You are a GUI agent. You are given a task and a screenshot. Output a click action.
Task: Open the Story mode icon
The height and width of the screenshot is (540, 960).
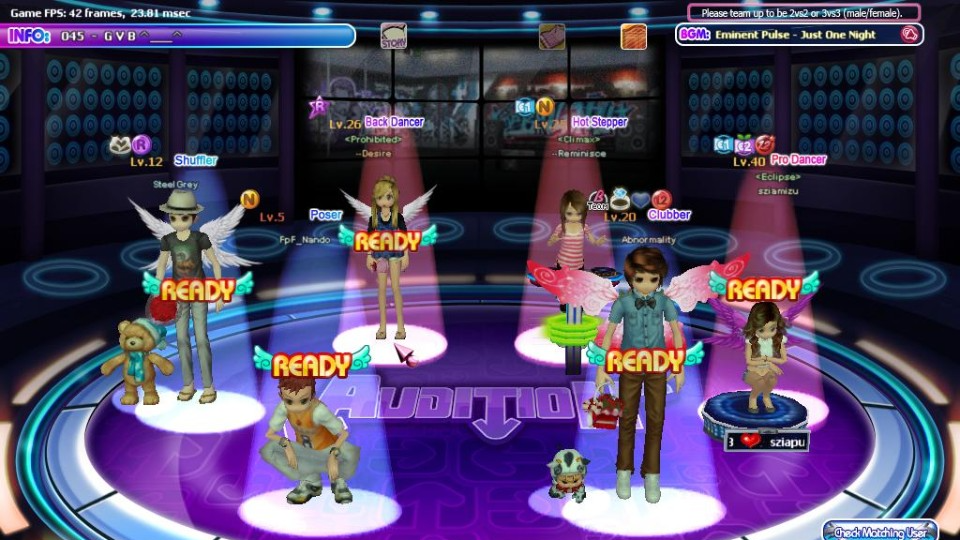(x=393, y=37)
